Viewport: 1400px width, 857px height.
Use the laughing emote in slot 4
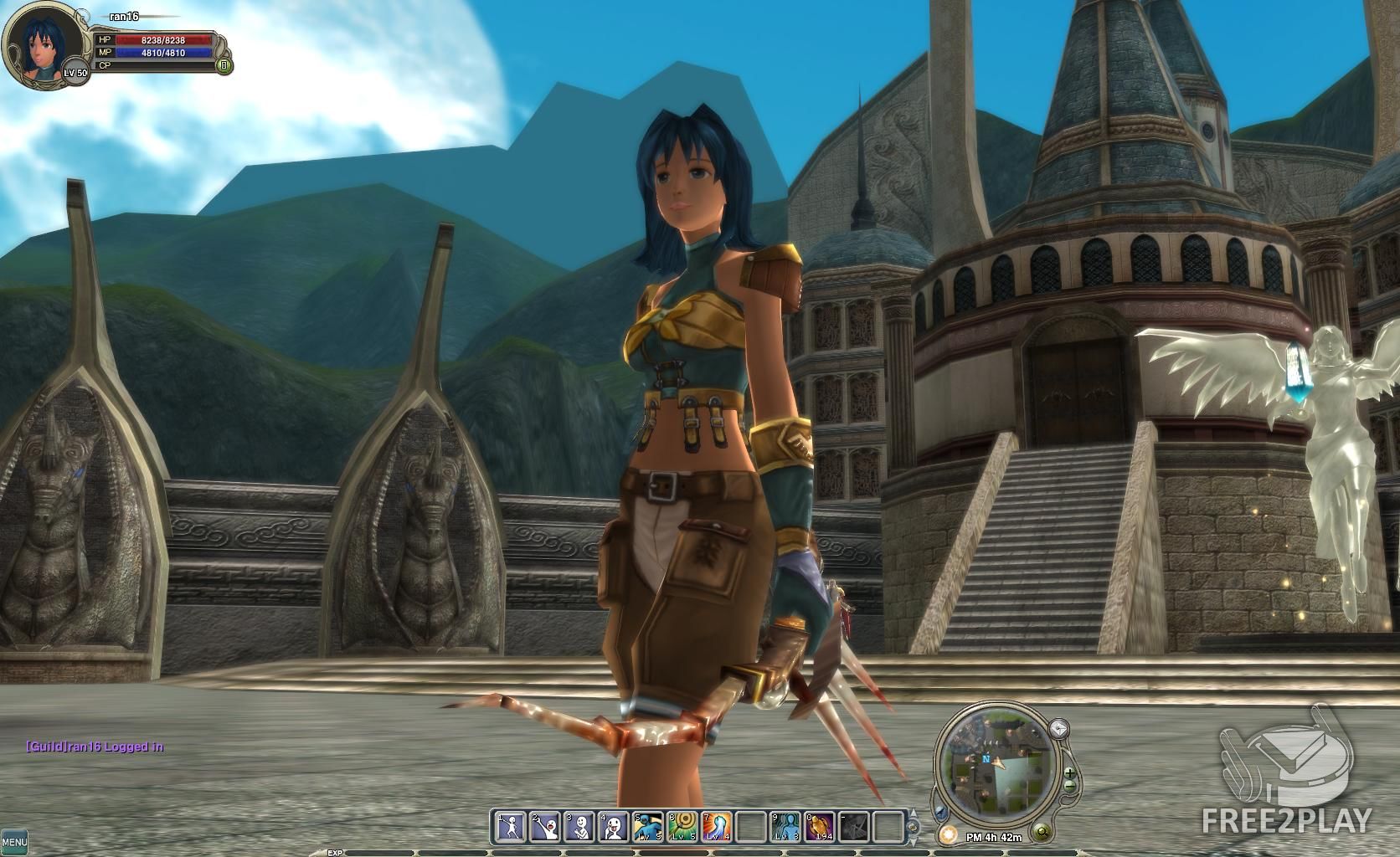[614, 827]
